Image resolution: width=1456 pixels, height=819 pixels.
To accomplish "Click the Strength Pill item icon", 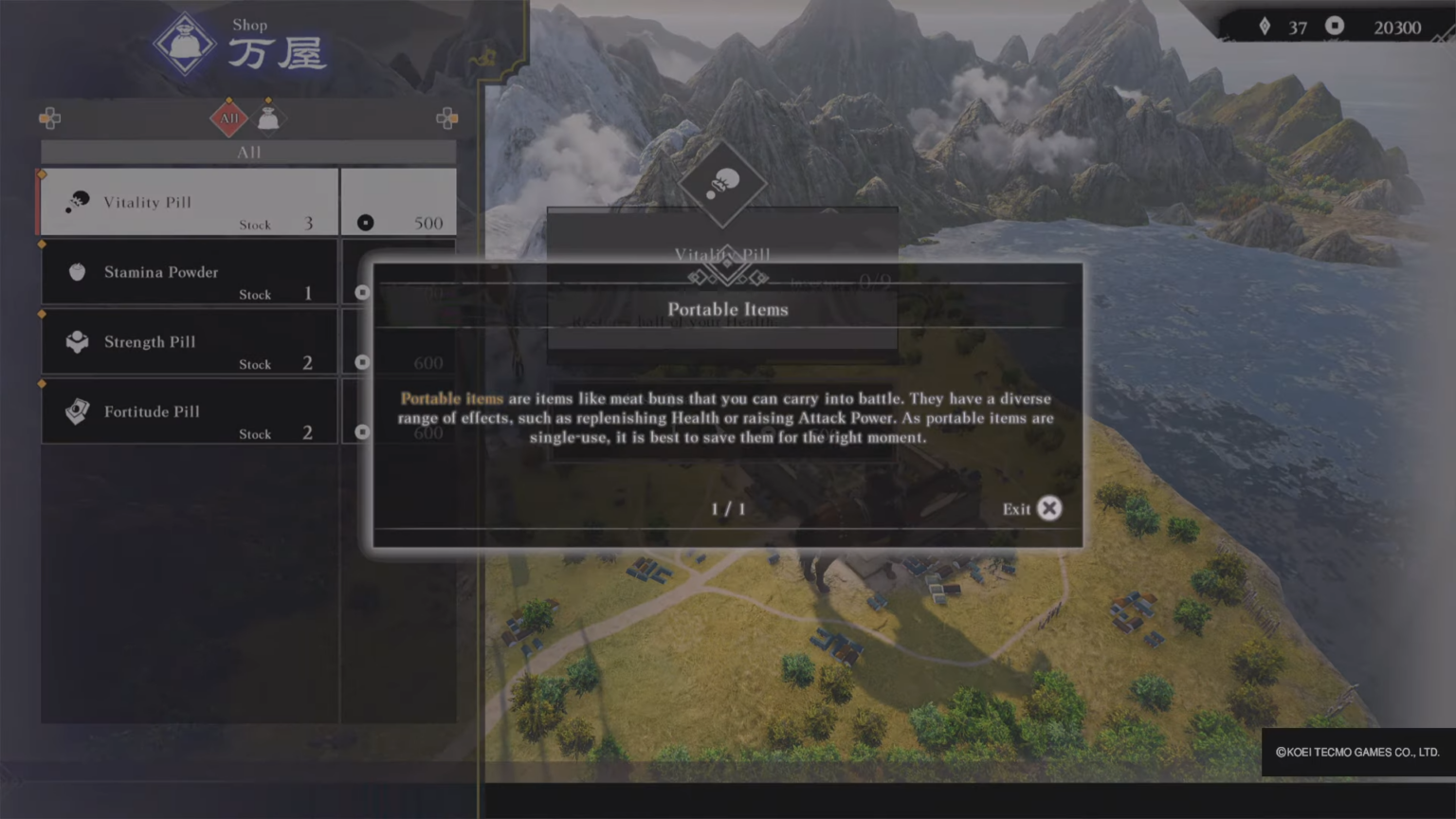I will (77, 340).
